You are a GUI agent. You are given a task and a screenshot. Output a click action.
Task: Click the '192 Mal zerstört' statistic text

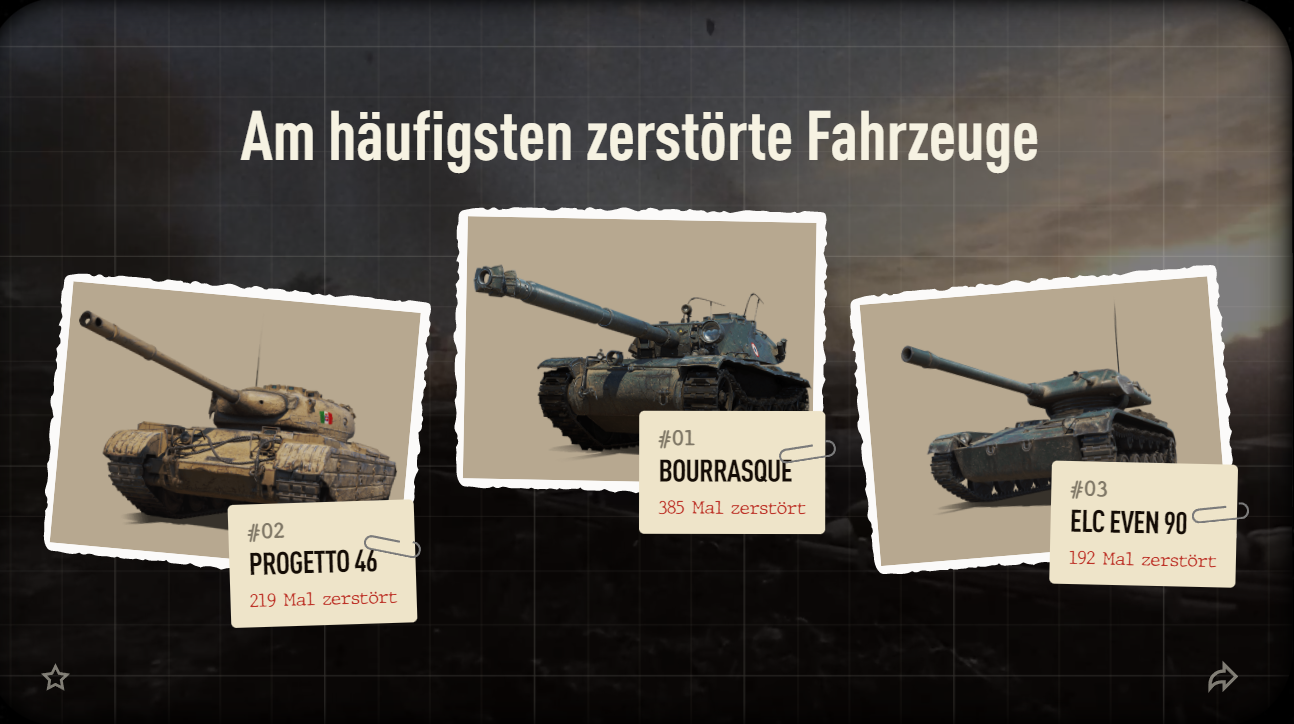(x=1140, y=559)
